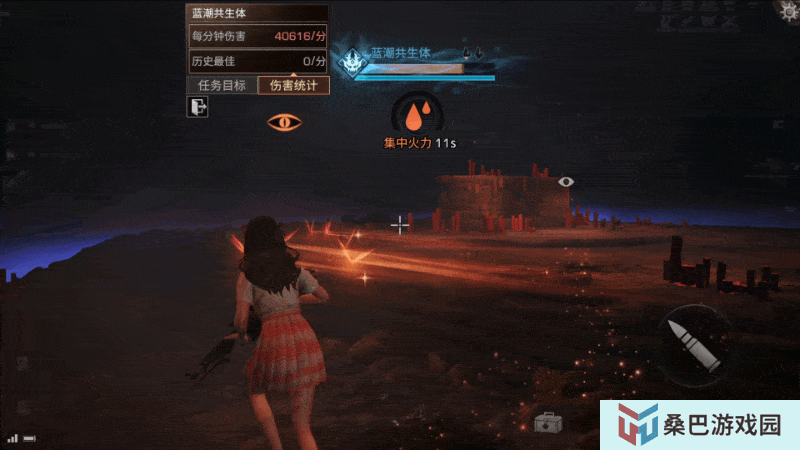Screen dimensions: 800x450
Task: Tap the orange eye icon
Action: tap(285, 122)
